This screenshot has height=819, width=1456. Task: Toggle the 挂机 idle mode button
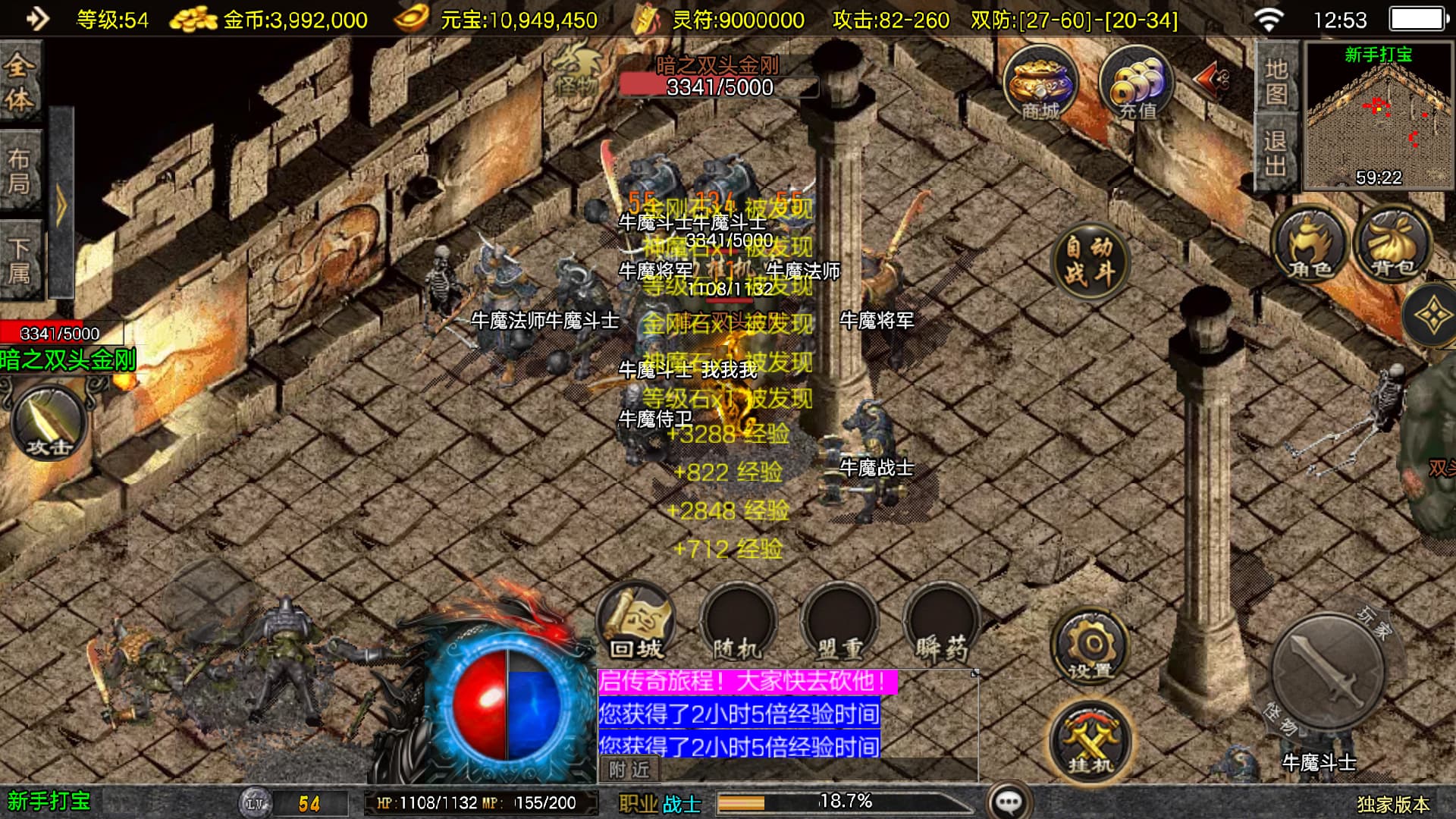1090,741
